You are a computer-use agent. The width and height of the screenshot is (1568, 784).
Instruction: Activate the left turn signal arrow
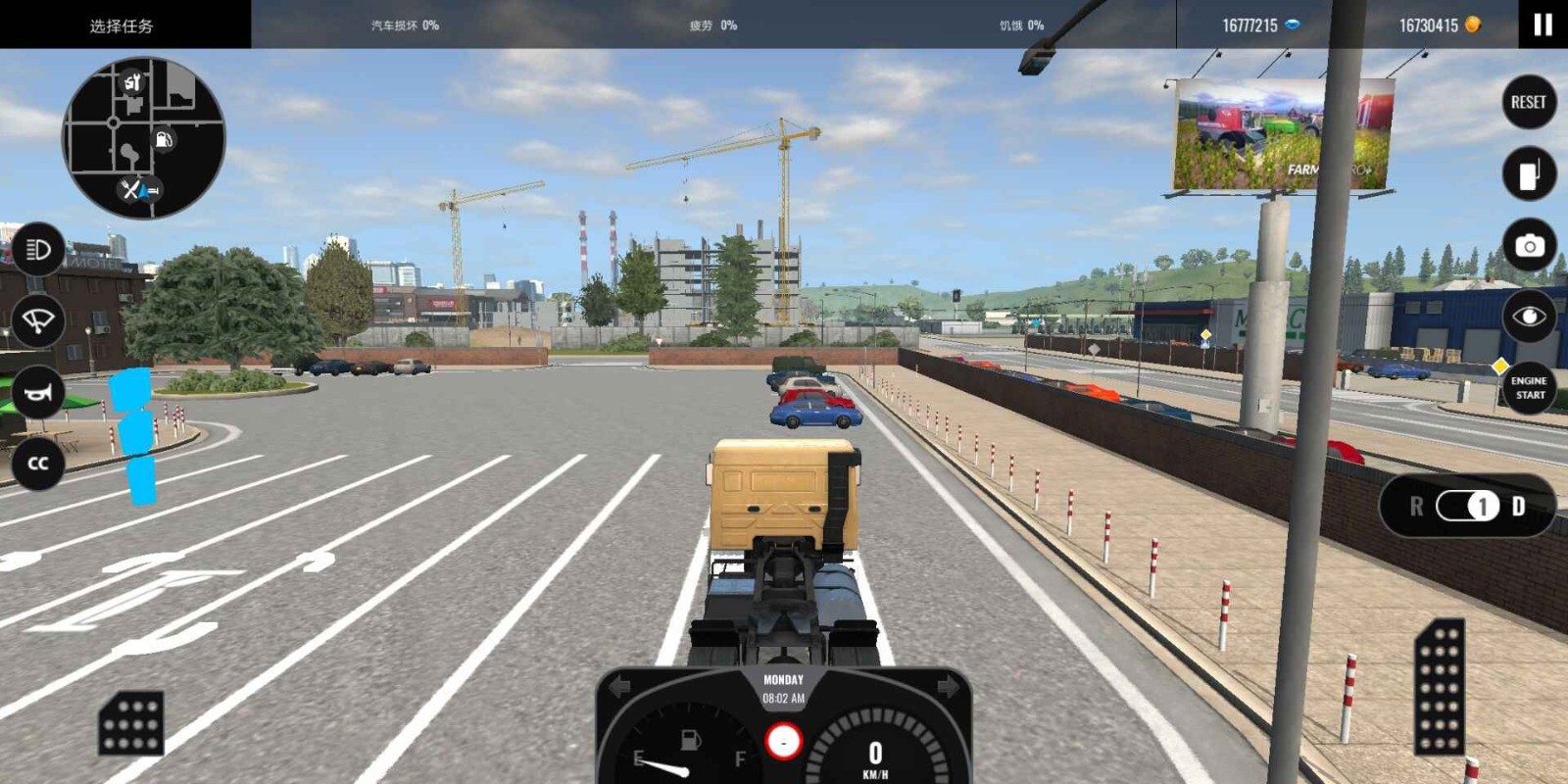point(620,687)
